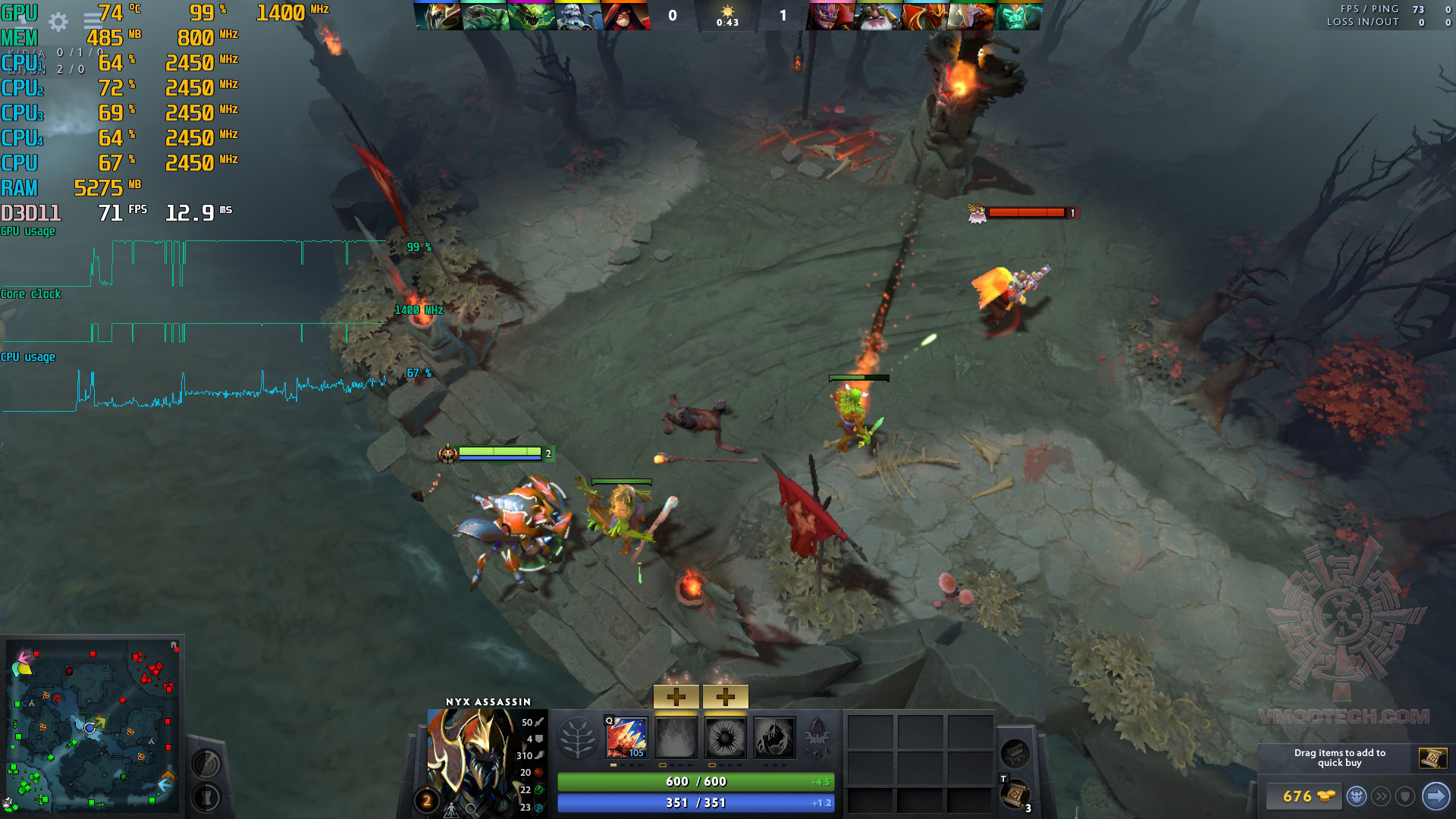
Task: Select the Lion portrait in the top bar
Action: pyautogui.click(x=832, y=16)
